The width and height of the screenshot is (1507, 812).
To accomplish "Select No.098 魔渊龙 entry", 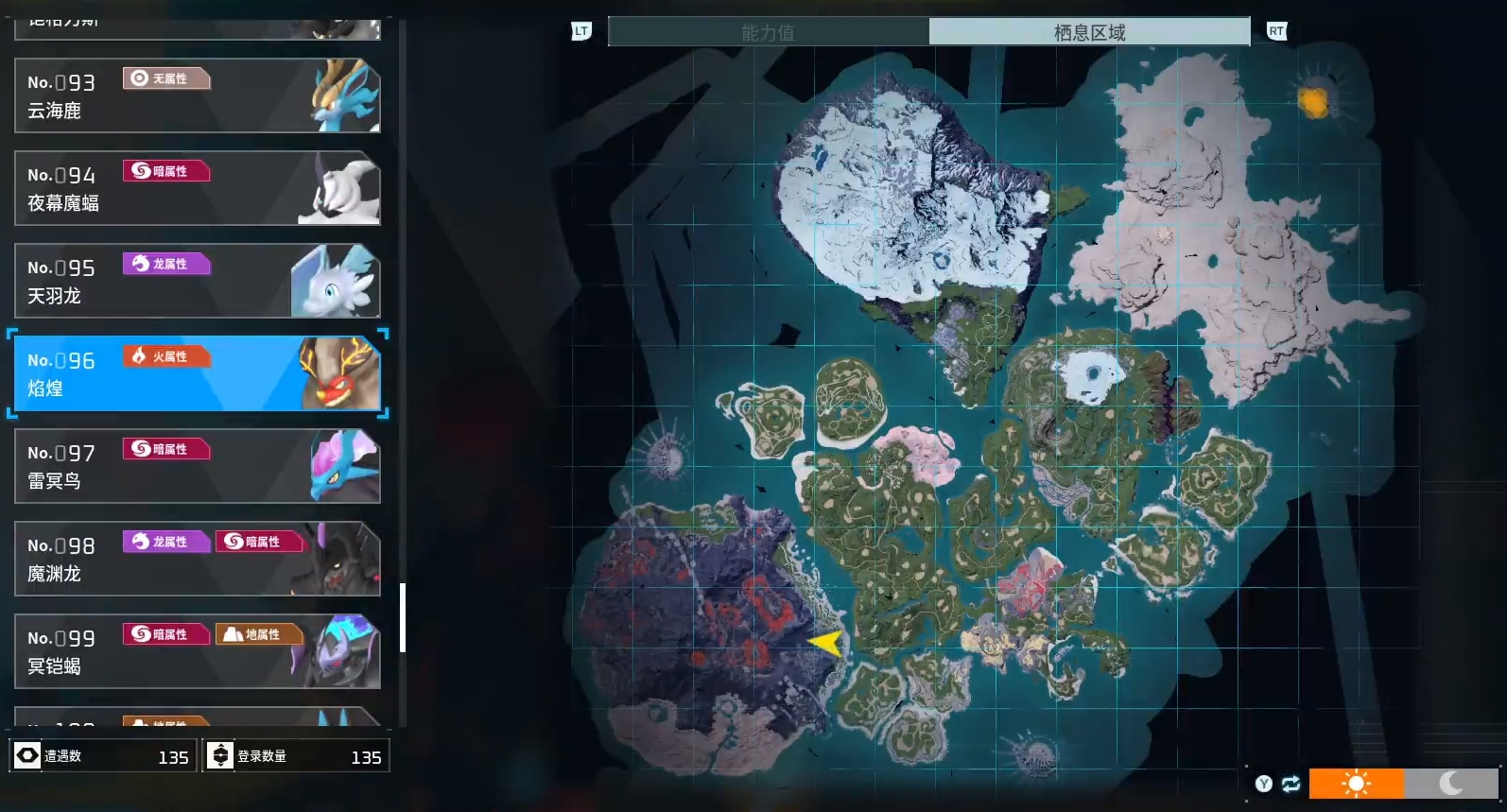I will [x=197, y=559].
